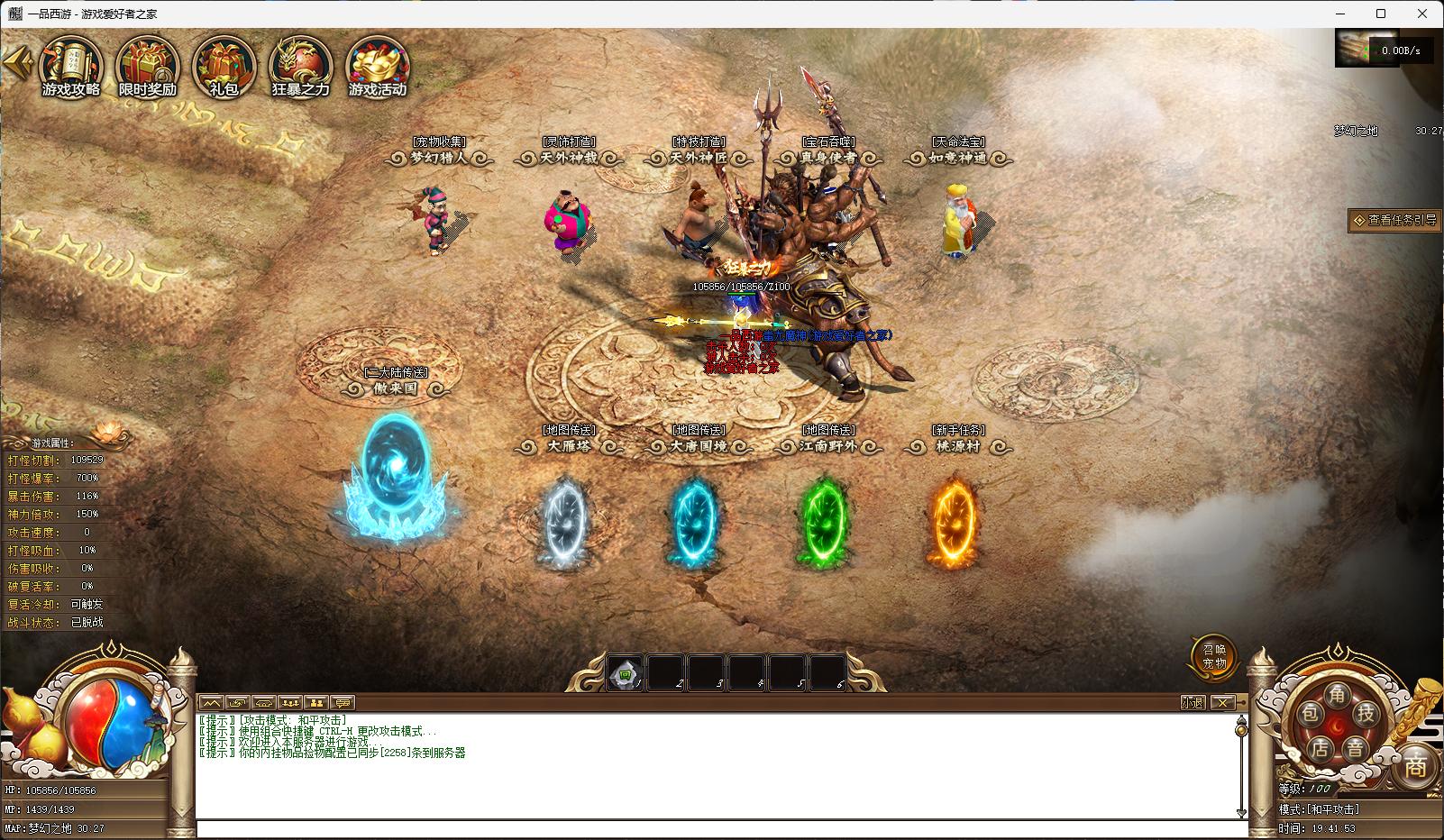
Task: Open the 限时奖励 timed rewards icon
Action: click(148, 67)
